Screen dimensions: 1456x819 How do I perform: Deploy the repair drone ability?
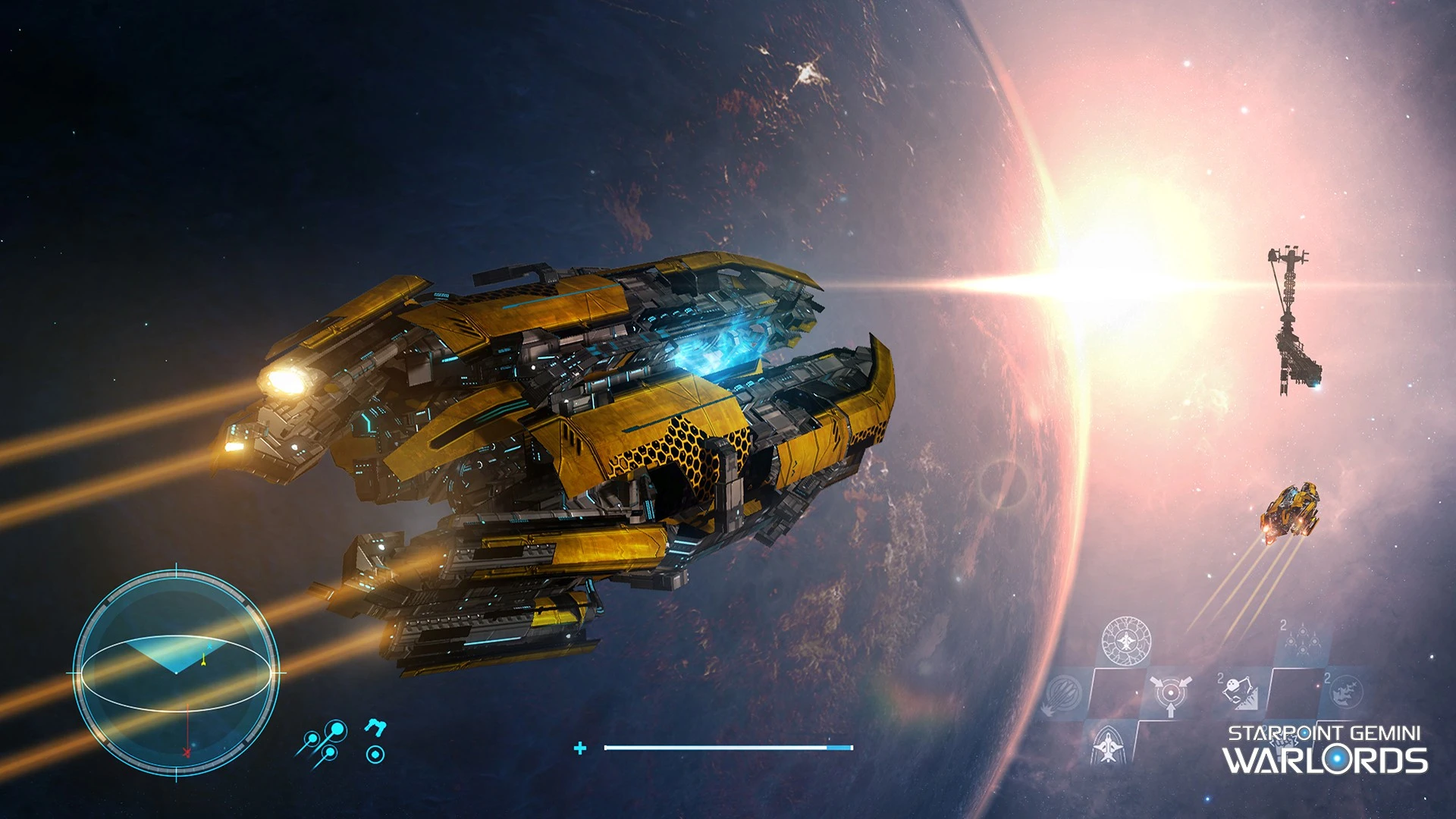pos(1241,691)
